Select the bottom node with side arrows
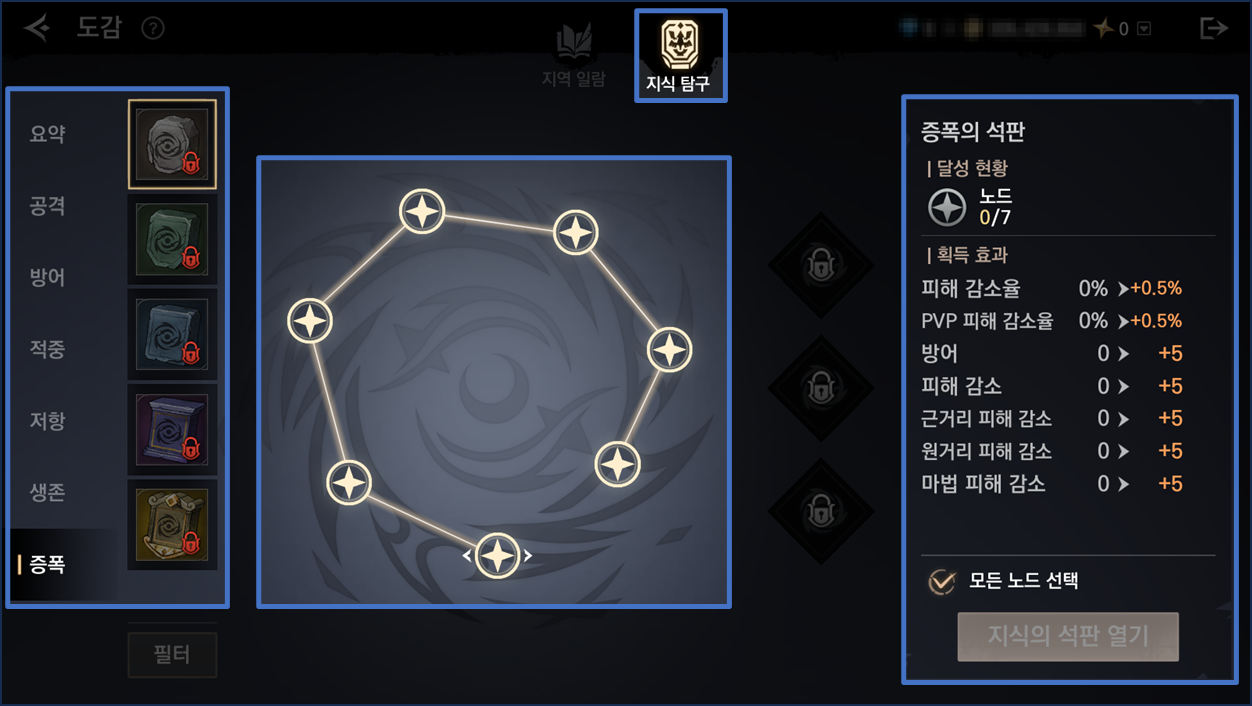The width and height of the screenshot is (1252, 706). (497, 555)
